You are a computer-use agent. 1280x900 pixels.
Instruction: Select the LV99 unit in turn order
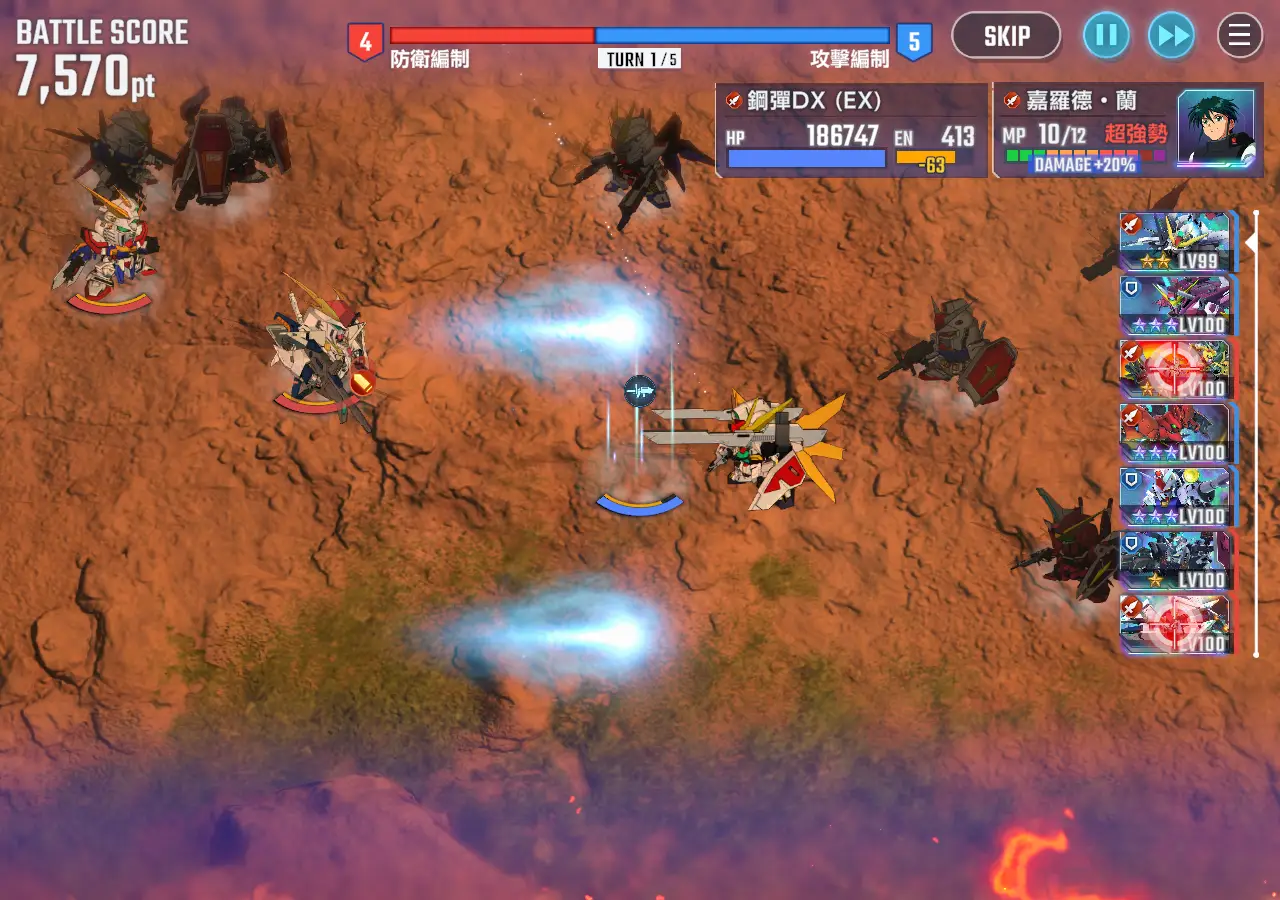[x=1176, y=242]
